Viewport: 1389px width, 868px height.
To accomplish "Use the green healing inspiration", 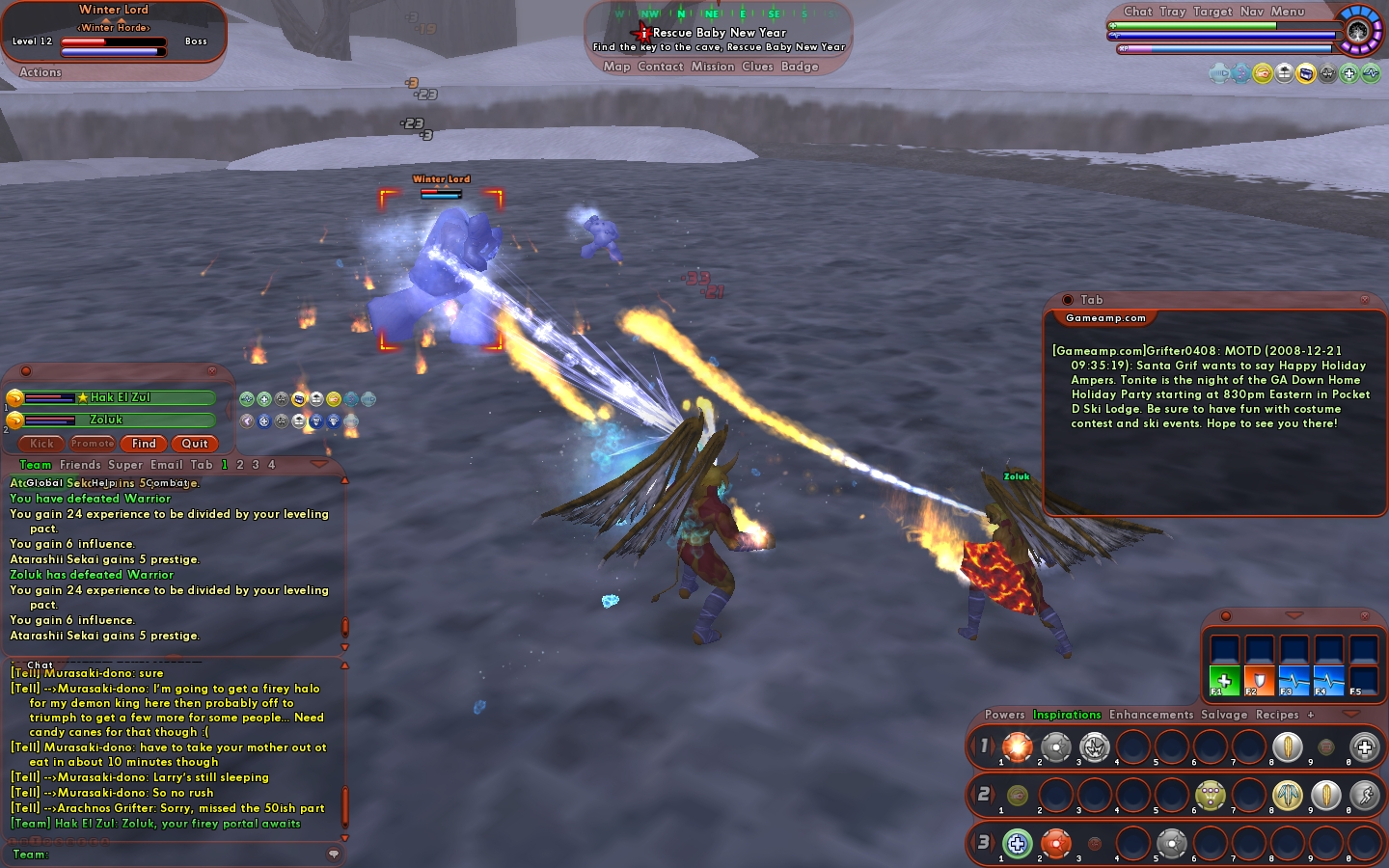I will [x=1224, y=681].
